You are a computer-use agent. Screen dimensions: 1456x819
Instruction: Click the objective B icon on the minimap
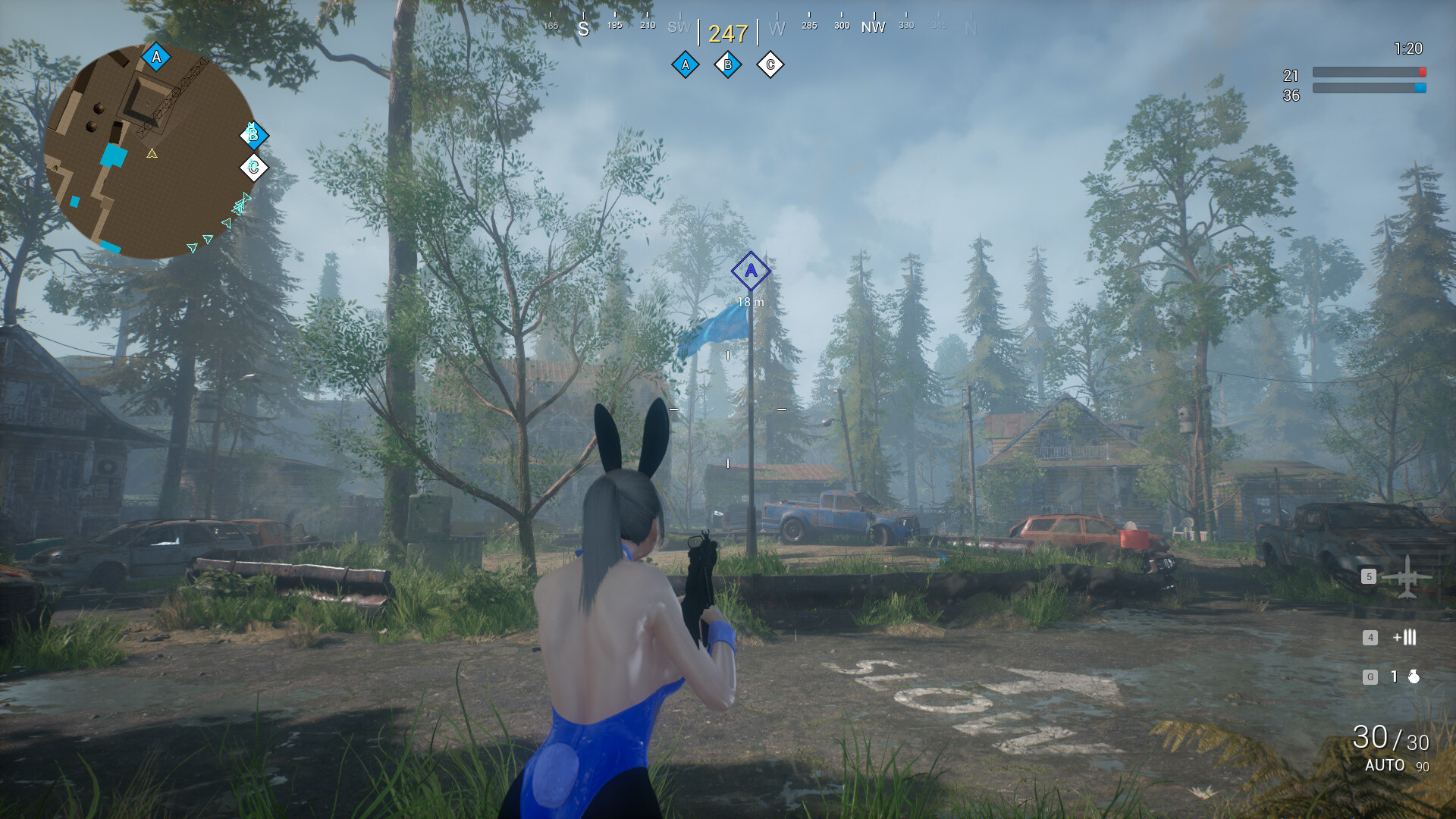coord(253,136)
